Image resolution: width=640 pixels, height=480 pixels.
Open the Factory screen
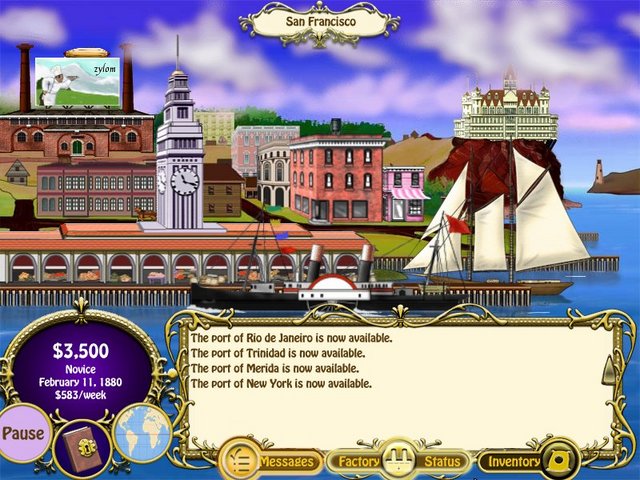pos(358,462)
